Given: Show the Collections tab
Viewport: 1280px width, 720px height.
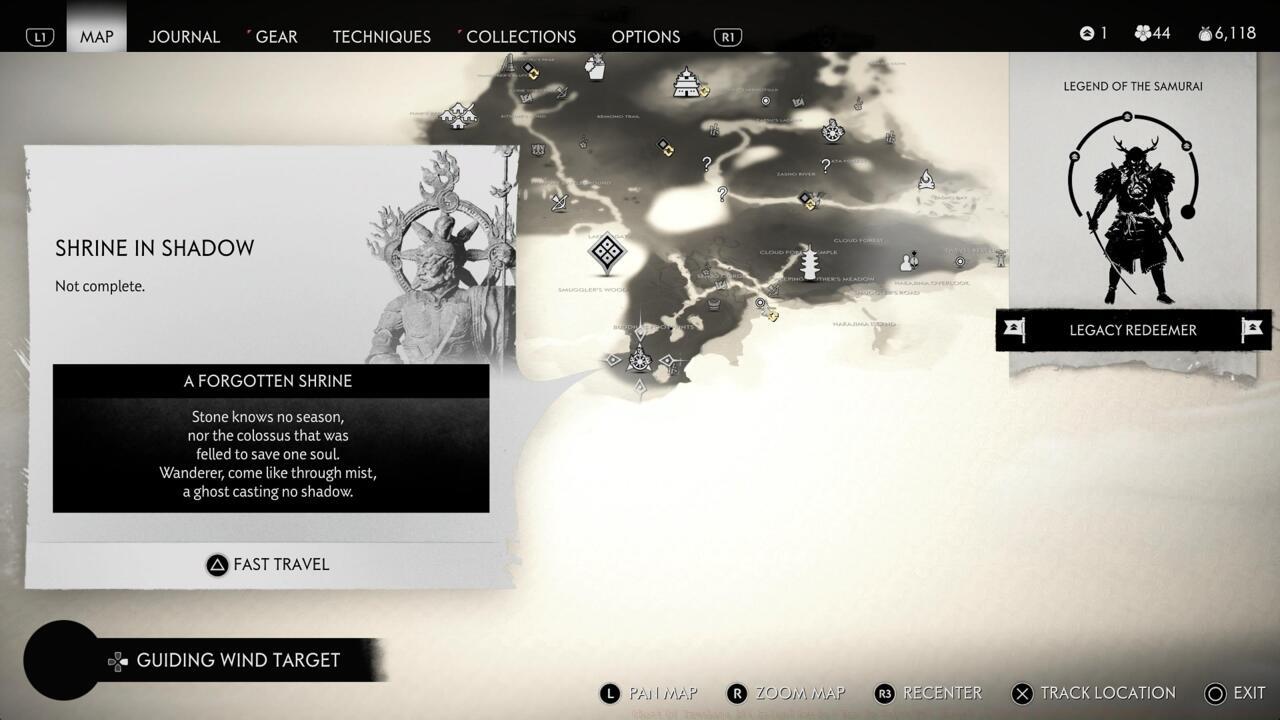Looking at the screenshot, I should pos(520,36).
